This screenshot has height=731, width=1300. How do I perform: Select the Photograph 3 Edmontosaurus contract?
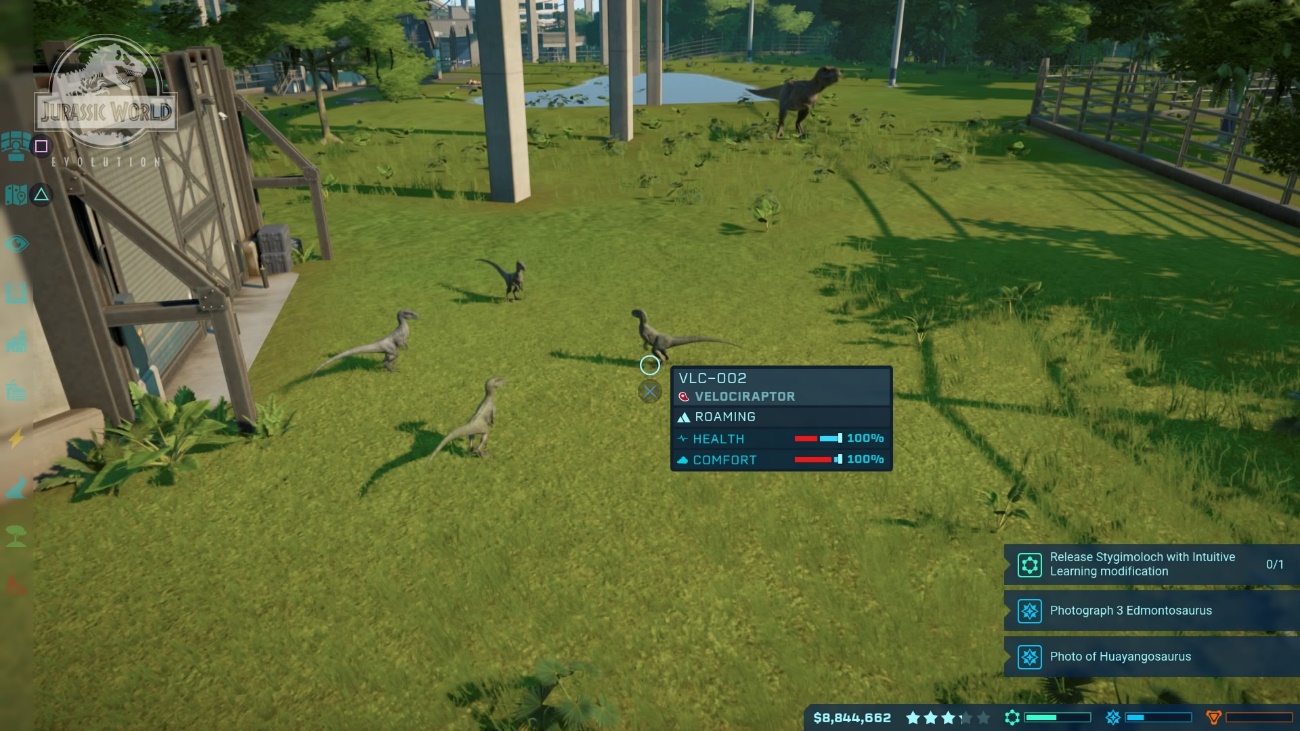pyautogui.click(x=1150, y=611)
